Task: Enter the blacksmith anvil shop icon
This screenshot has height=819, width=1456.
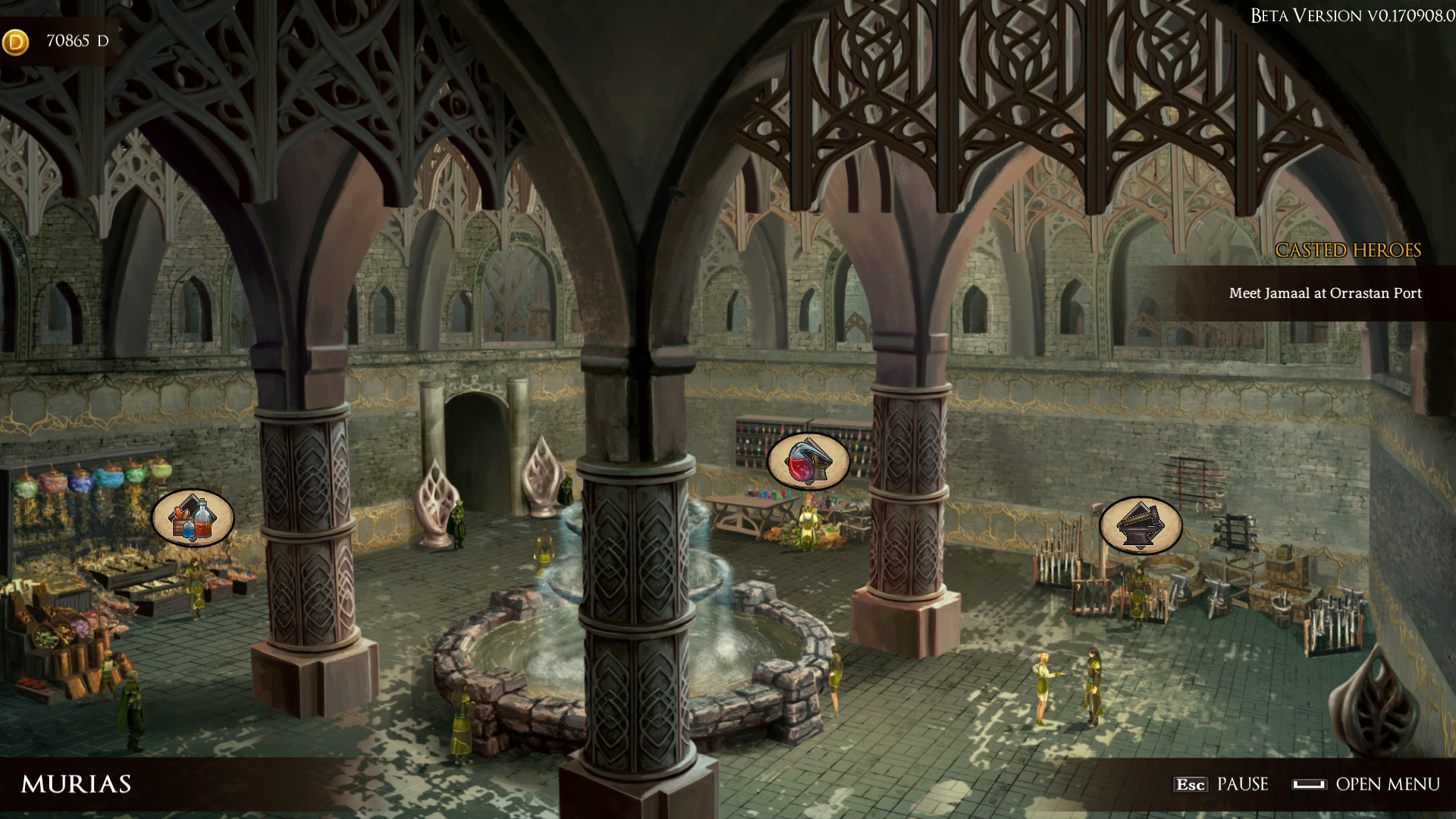Action: (1141, 525)
